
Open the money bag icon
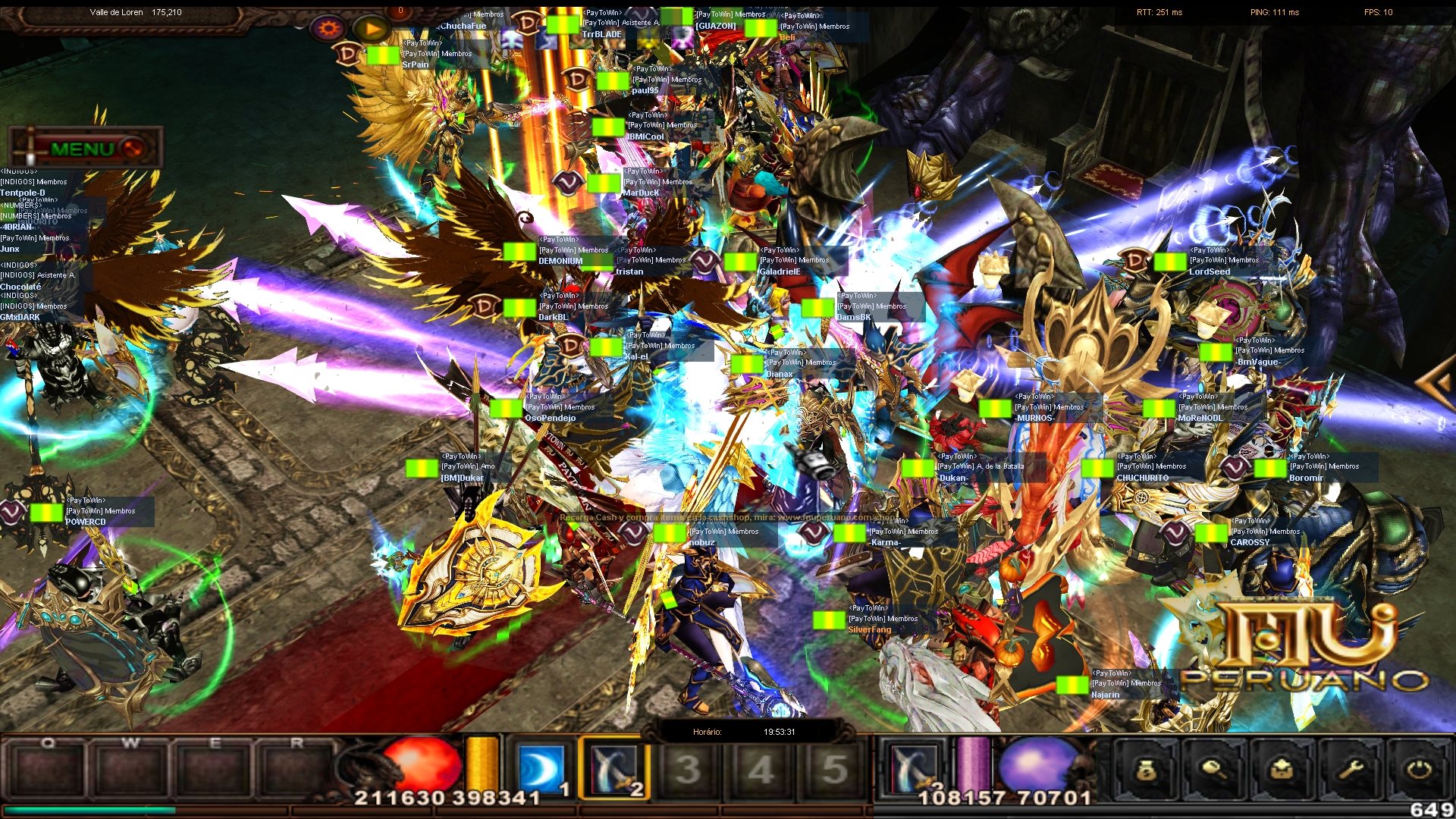click(1146, 770)
